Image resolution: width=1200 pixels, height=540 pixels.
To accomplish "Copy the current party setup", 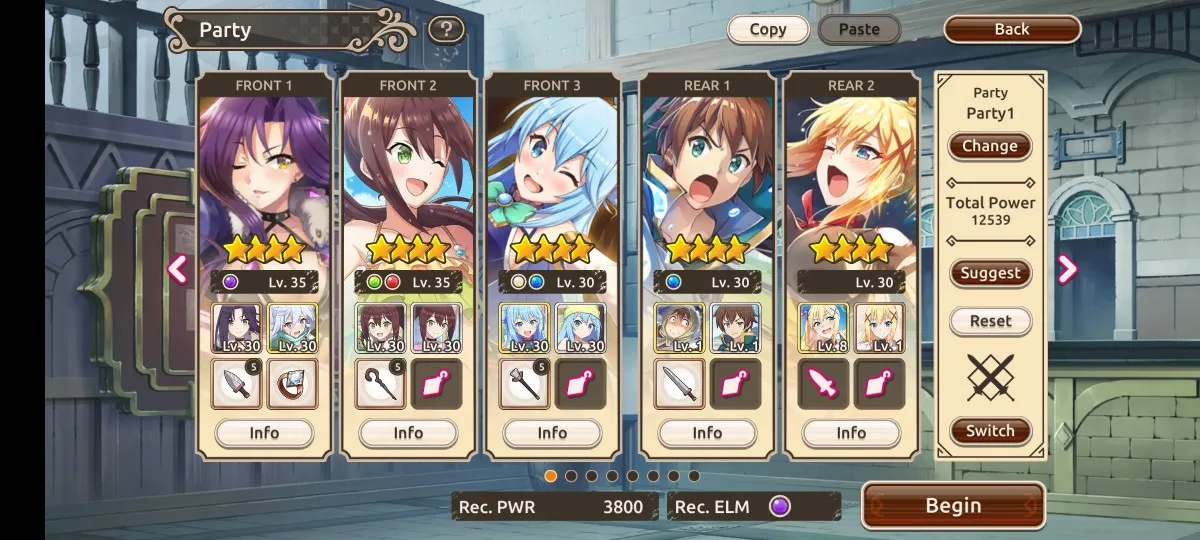I will (768, 29).
